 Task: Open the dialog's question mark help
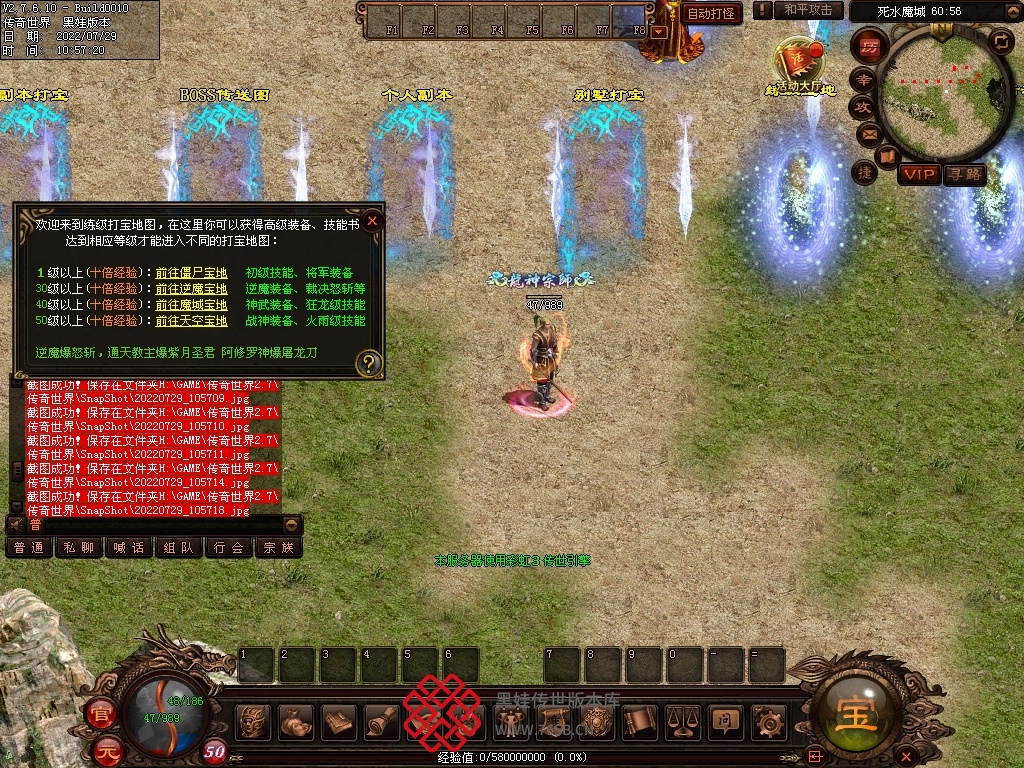pos(369,362)
